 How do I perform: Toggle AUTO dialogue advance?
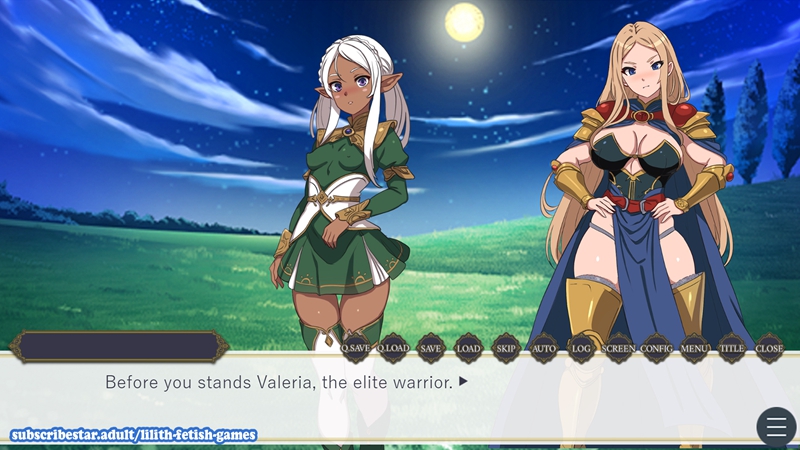543,348
